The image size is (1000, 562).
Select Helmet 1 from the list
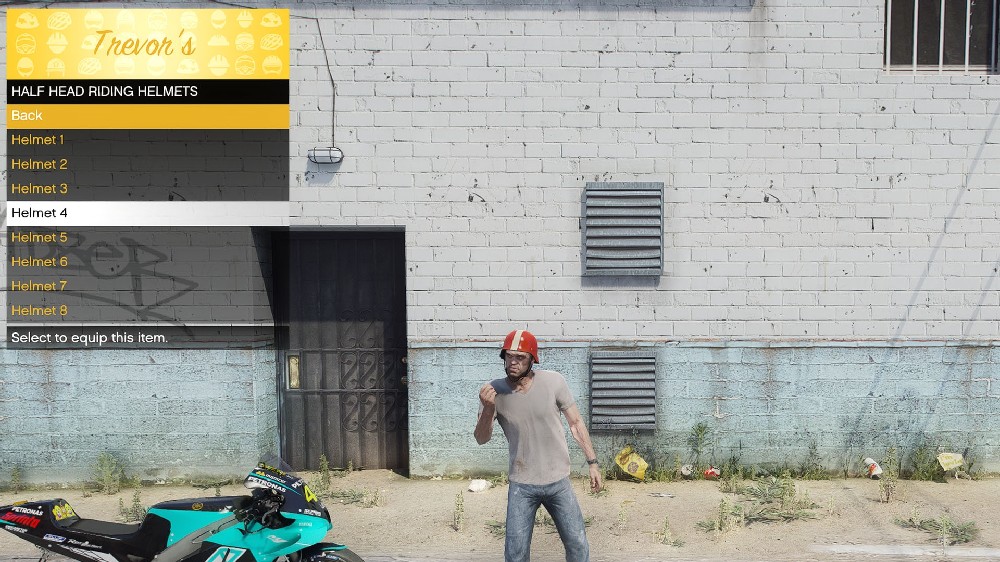[147, 140]
